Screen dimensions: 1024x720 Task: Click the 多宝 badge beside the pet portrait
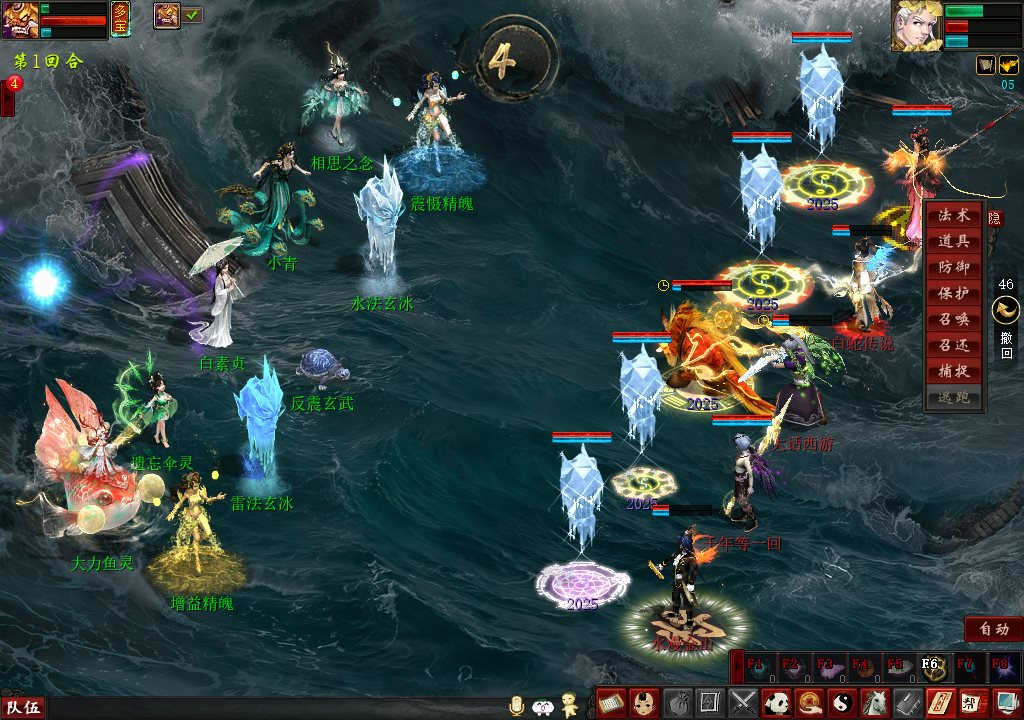tap(120, 20)
